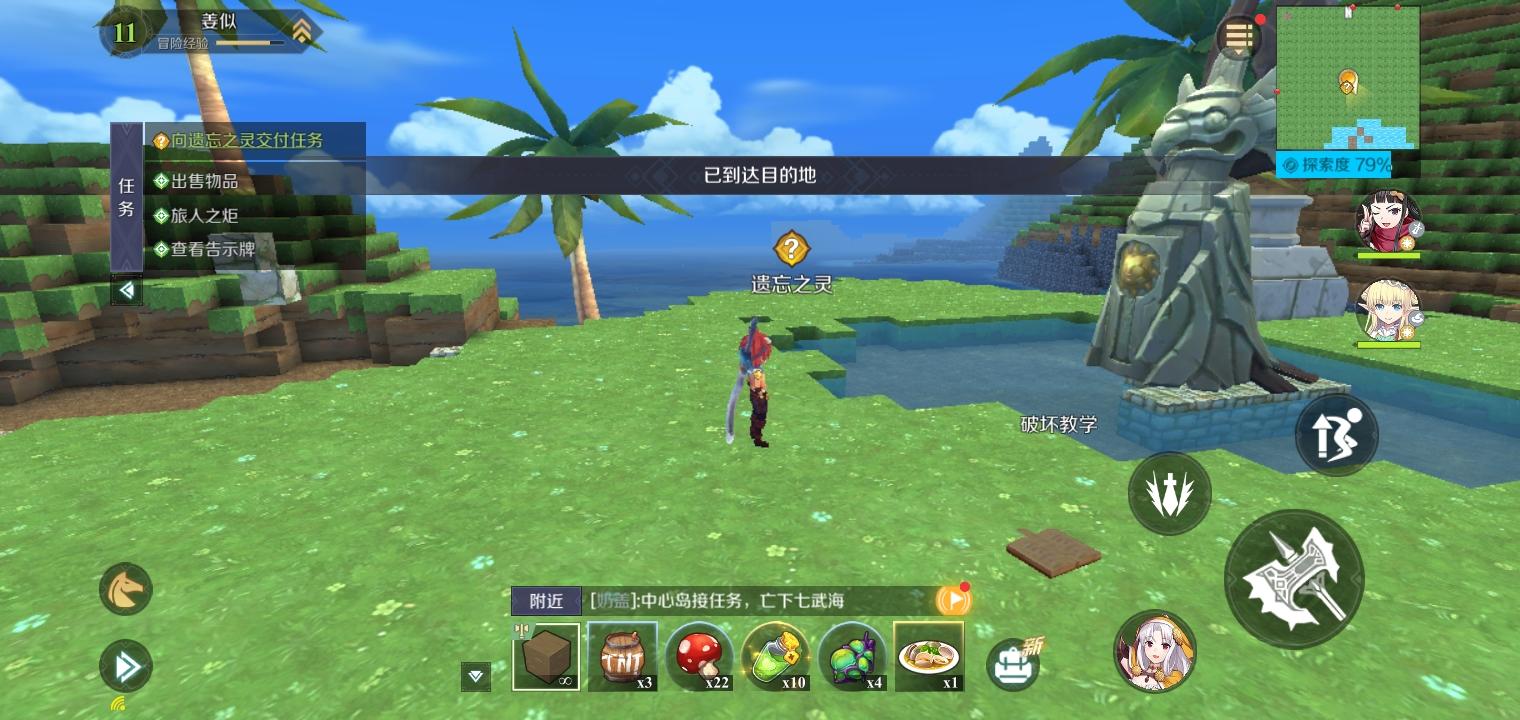Tap the minimap in the top right
This screenshot has height=720, width=1520.
(1348, 80)
